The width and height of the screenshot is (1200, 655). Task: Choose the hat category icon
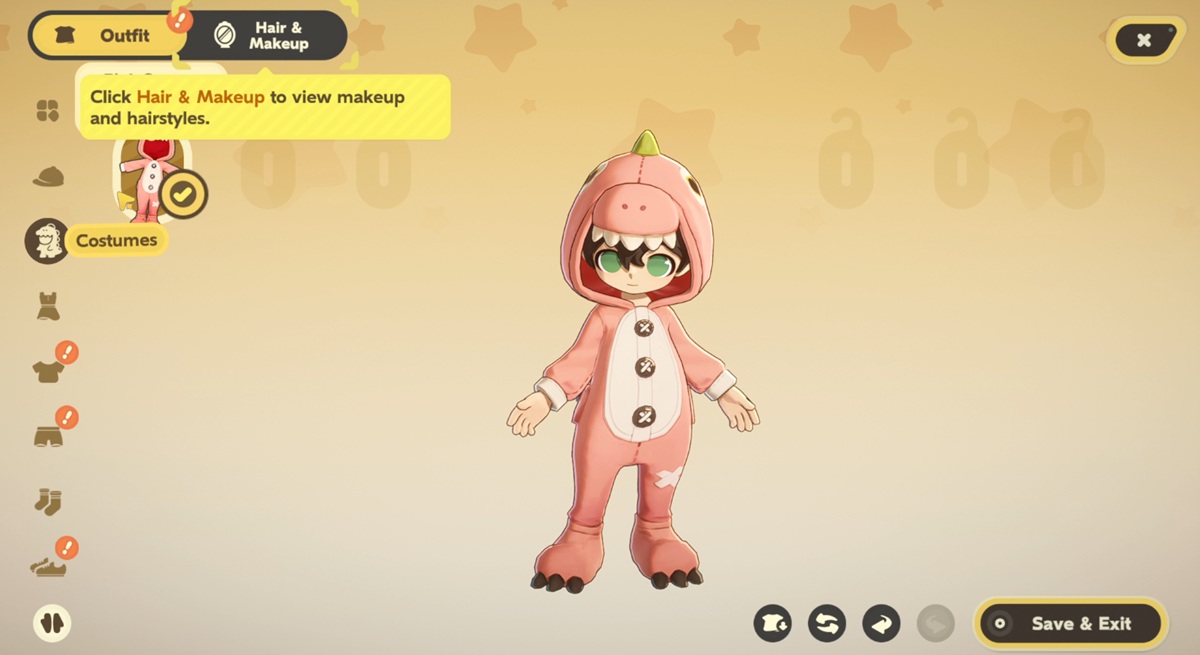48,177
